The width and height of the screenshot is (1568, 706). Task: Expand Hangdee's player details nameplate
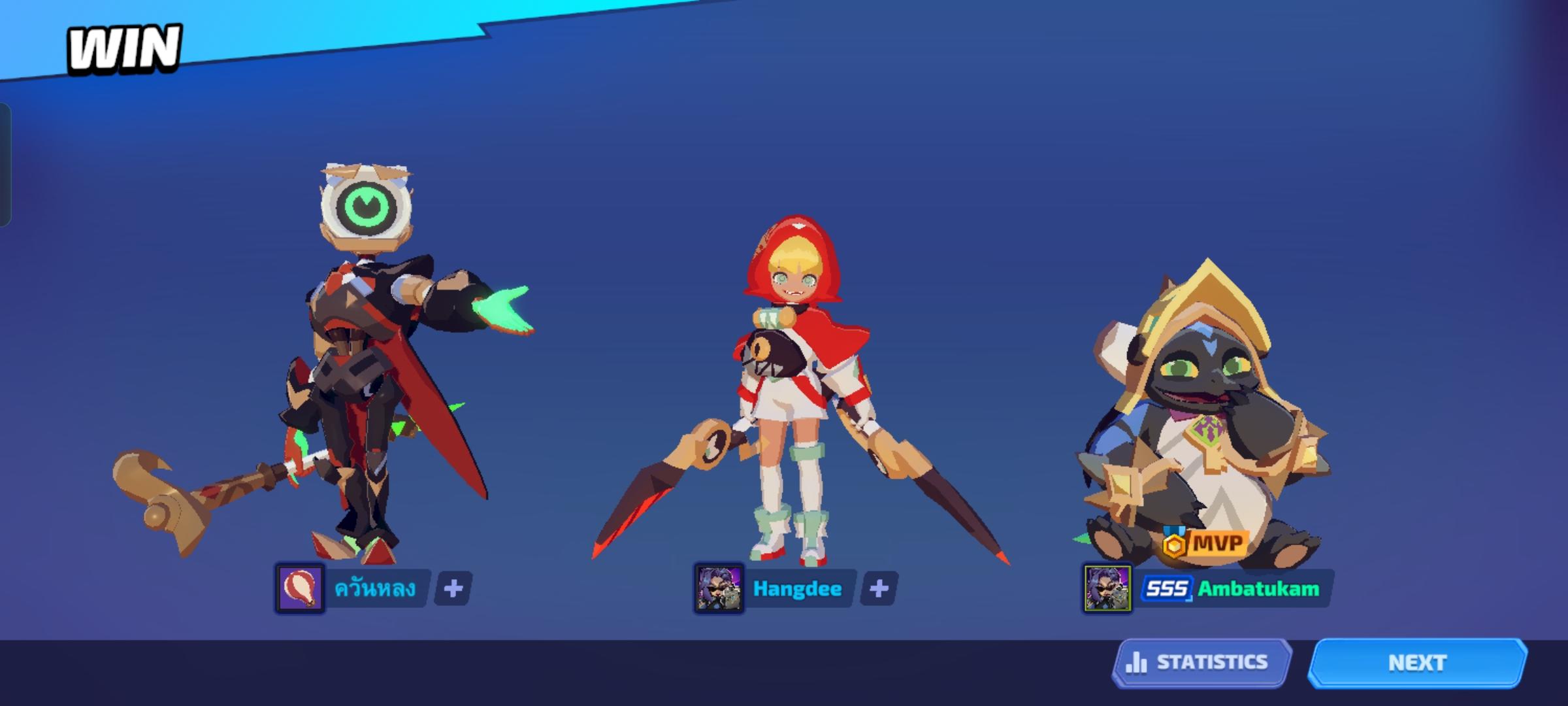click(x=798, y=588)
